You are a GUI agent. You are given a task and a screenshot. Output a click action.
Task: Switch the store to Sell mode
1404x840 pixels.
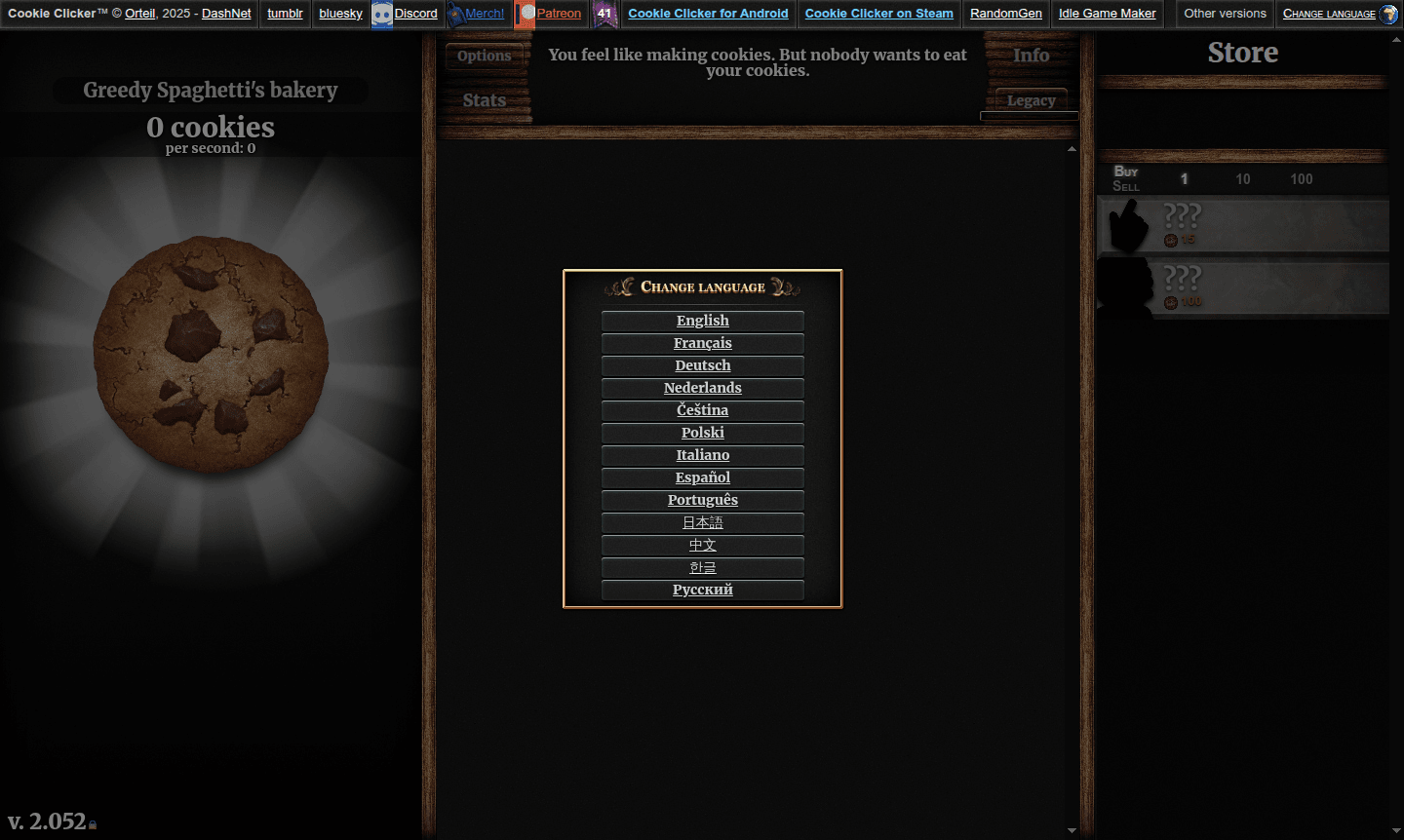[1126, 185]
